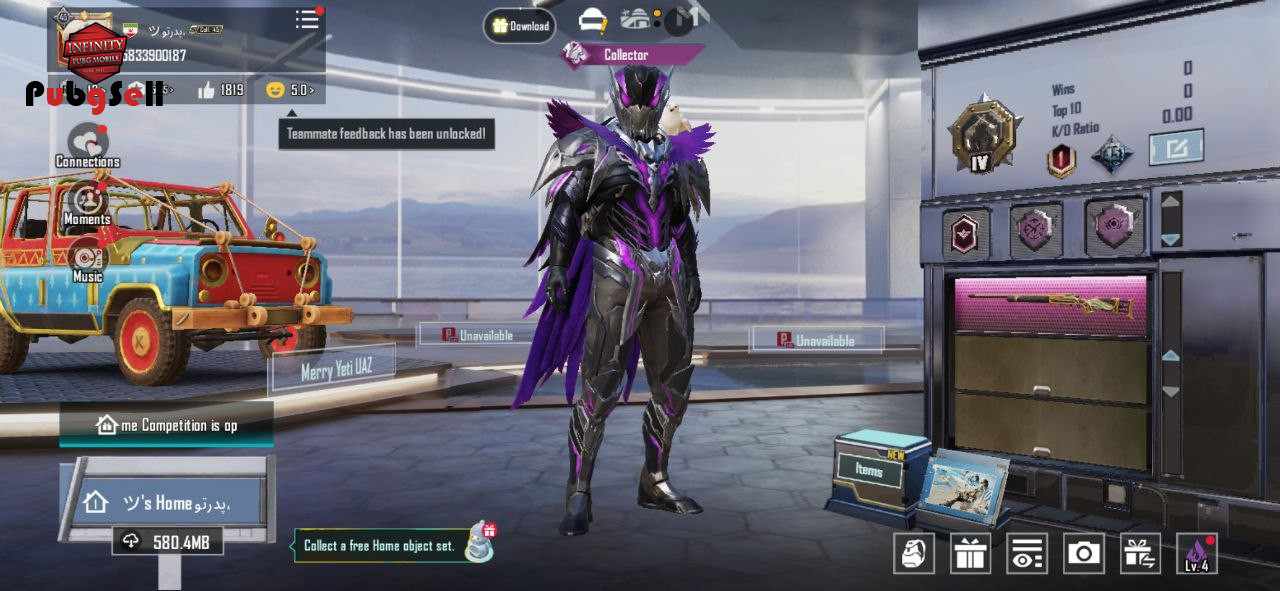Open the Lv.4 purple flame icon
Image resolution: width=1280 pixels, height=591 pixels.
1197,553
